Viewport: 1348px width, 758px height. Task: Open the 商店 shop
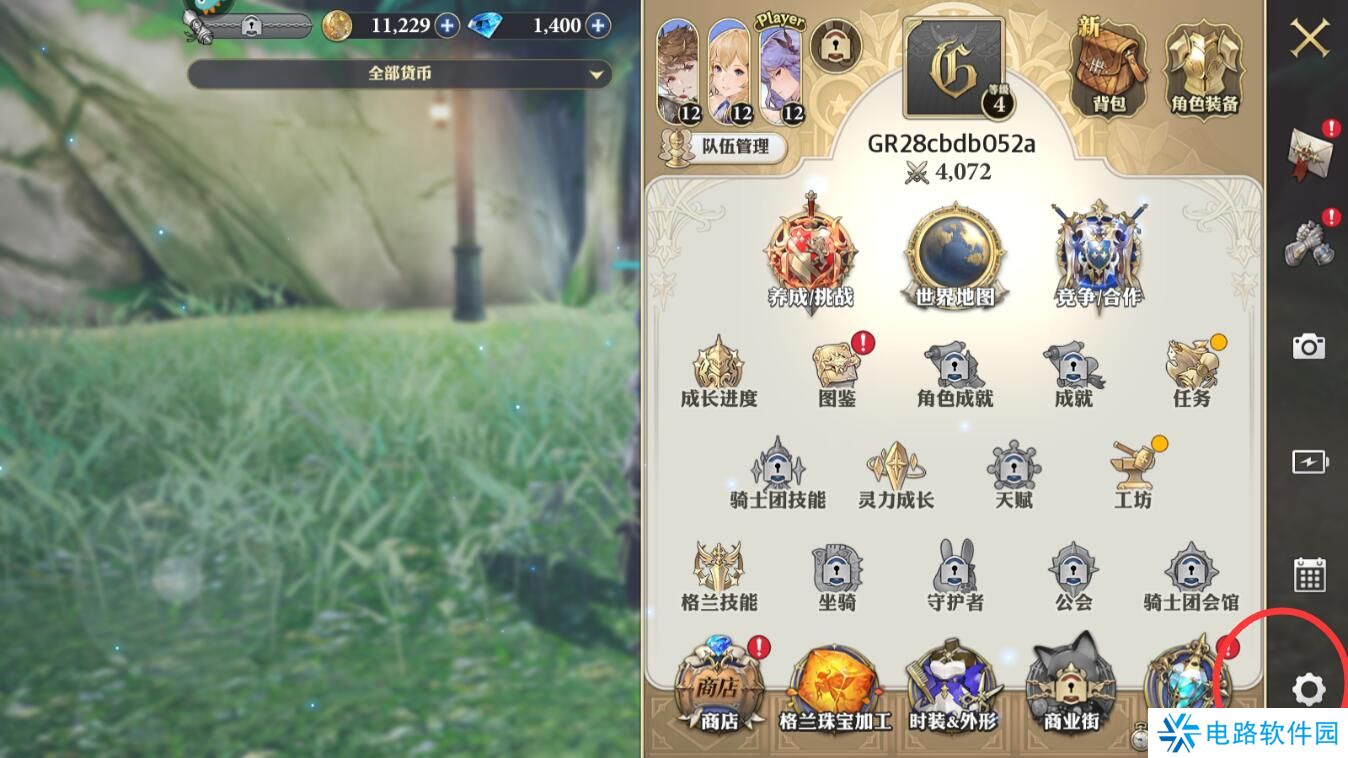(719, 690)
